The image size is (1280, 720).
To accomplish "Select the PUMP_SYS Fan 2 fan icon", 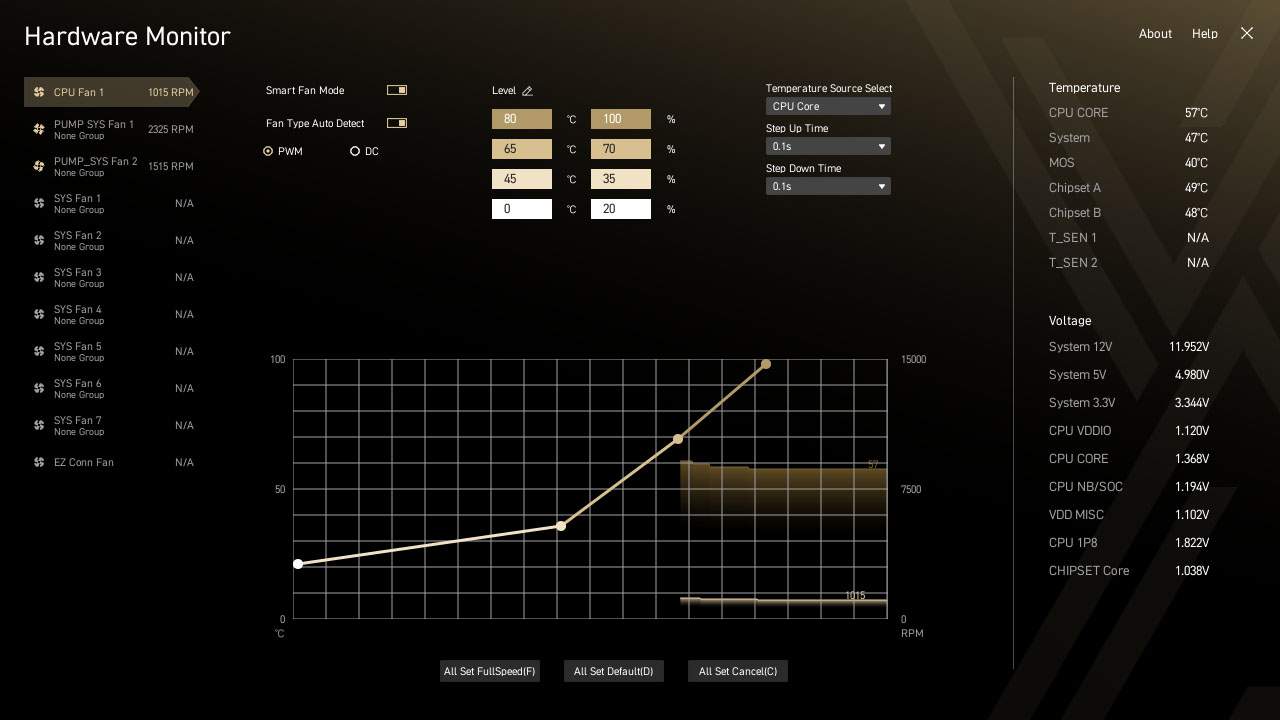I will pos(39,166).
